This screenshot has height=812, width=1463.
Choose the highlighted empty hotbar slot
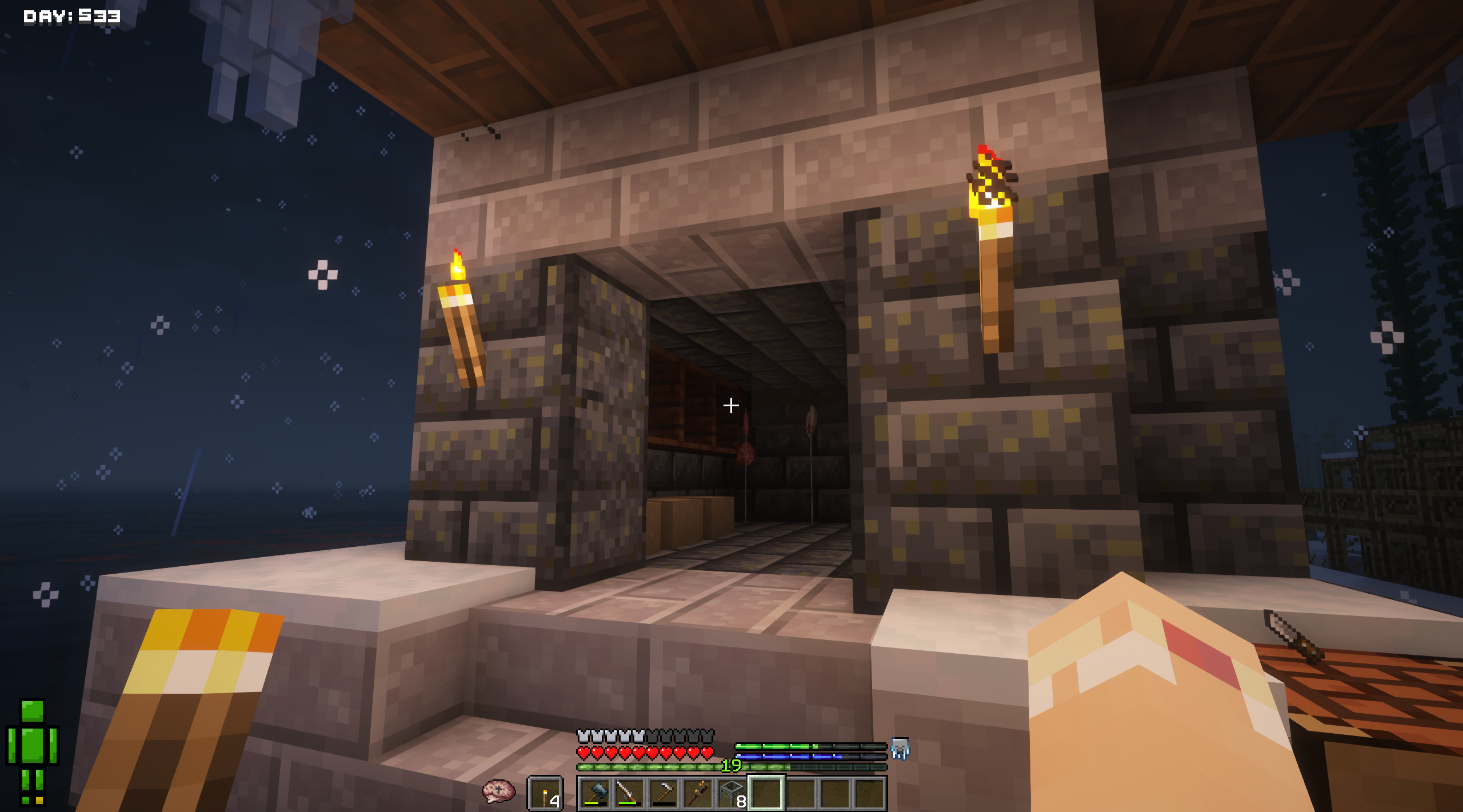tap(766, 794)
